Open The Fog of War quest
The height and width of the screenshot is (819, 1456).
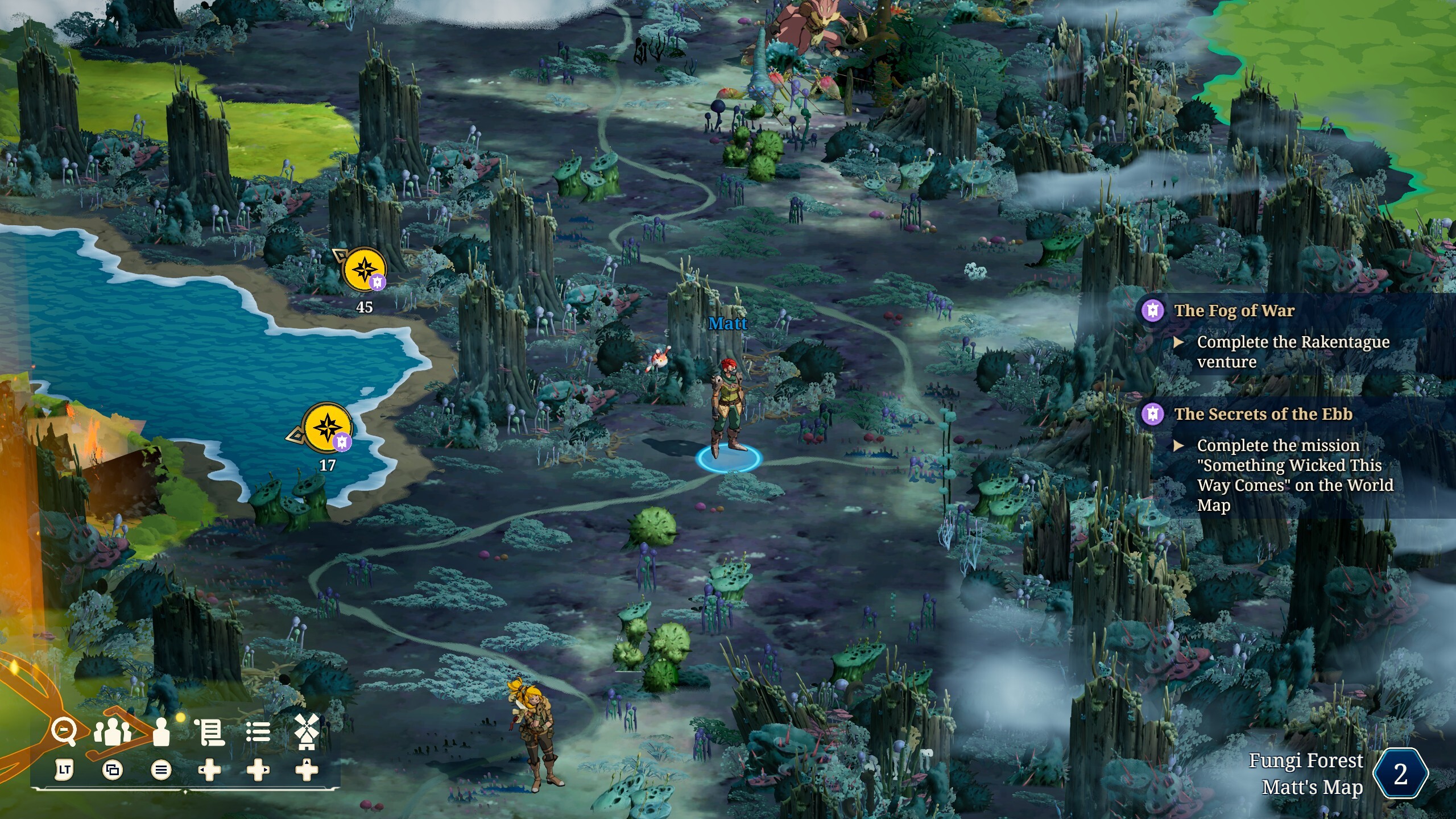coord(1234,311)
